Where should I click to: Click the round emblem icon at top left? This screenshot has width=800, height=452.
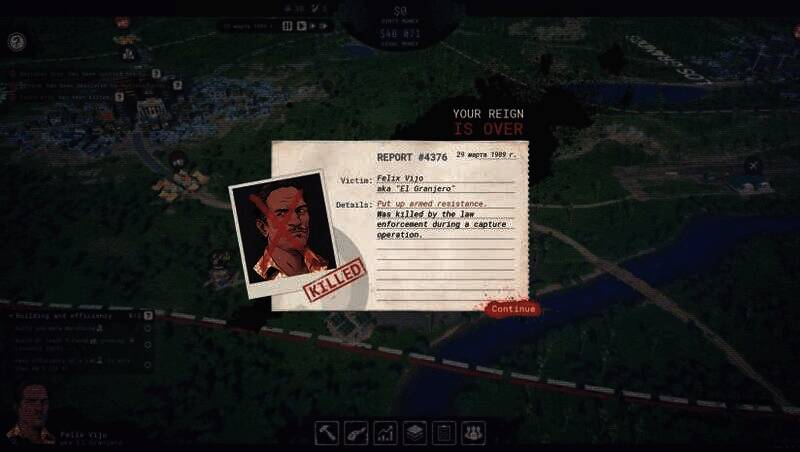click(16, 42)
